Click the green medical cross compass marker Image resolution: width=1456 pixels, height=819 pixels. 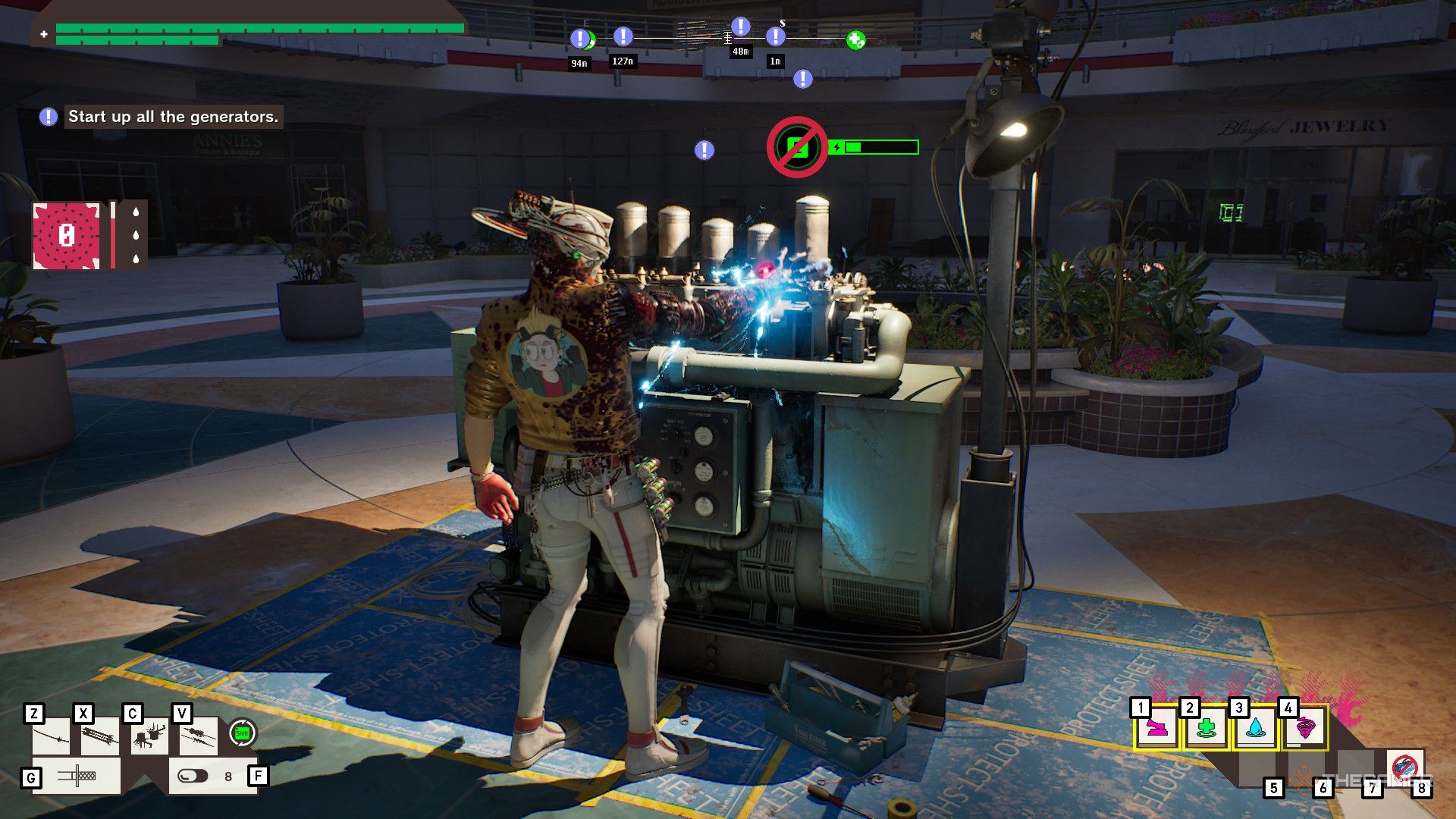855,40
